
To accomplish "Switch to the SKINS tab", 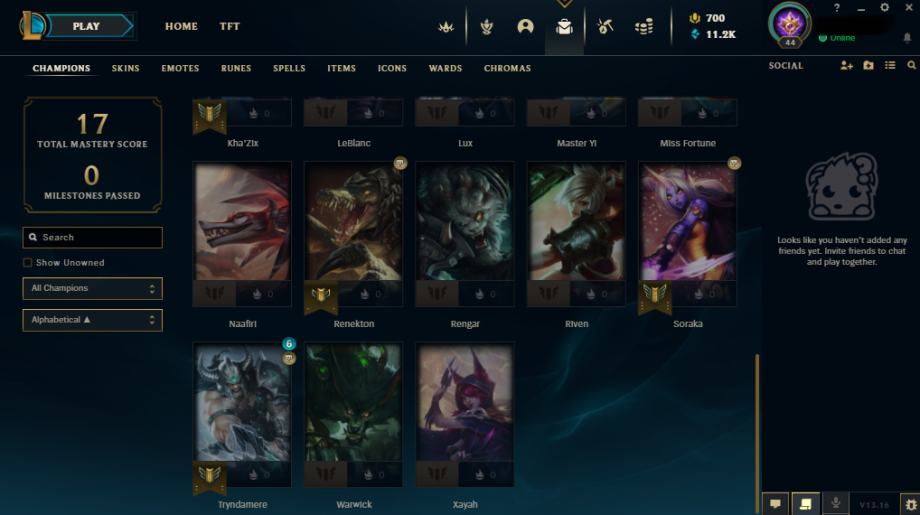I will (x=126, y=69).
